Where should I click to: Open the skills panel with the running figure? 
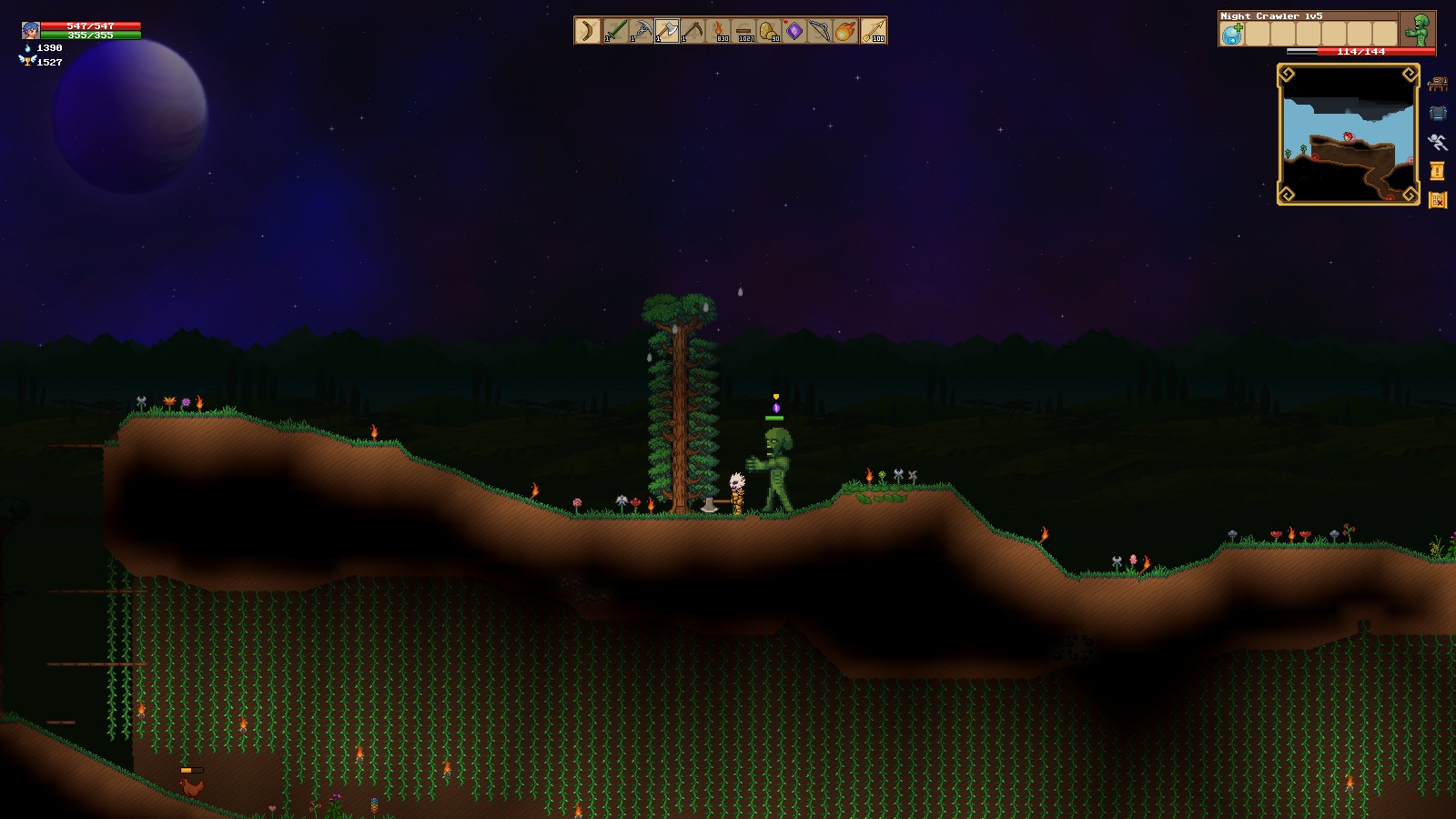pyautogui.click(x=1438, y=141)
